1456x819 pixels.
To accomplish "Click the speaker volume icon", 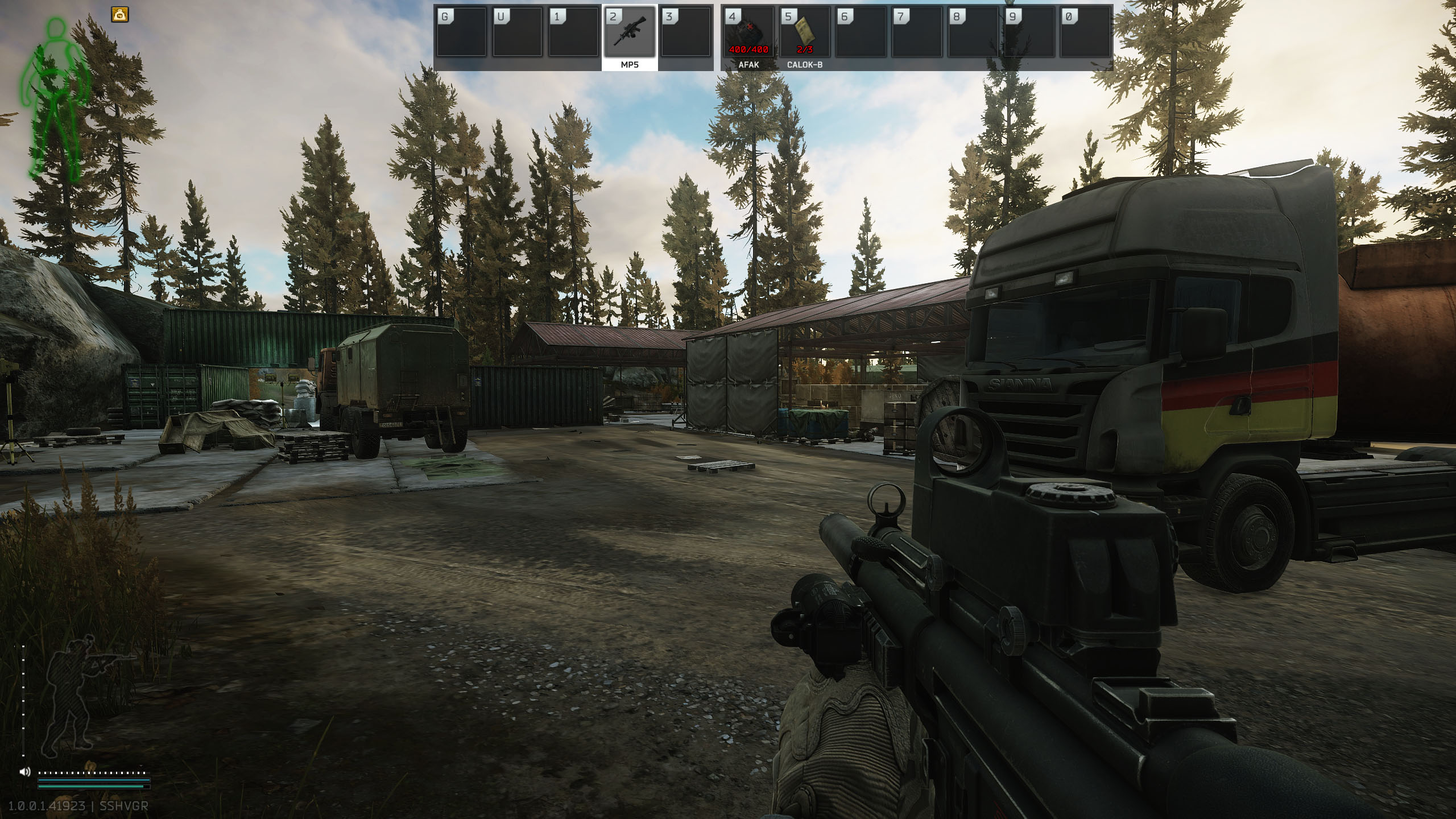I will click(25, 772).
